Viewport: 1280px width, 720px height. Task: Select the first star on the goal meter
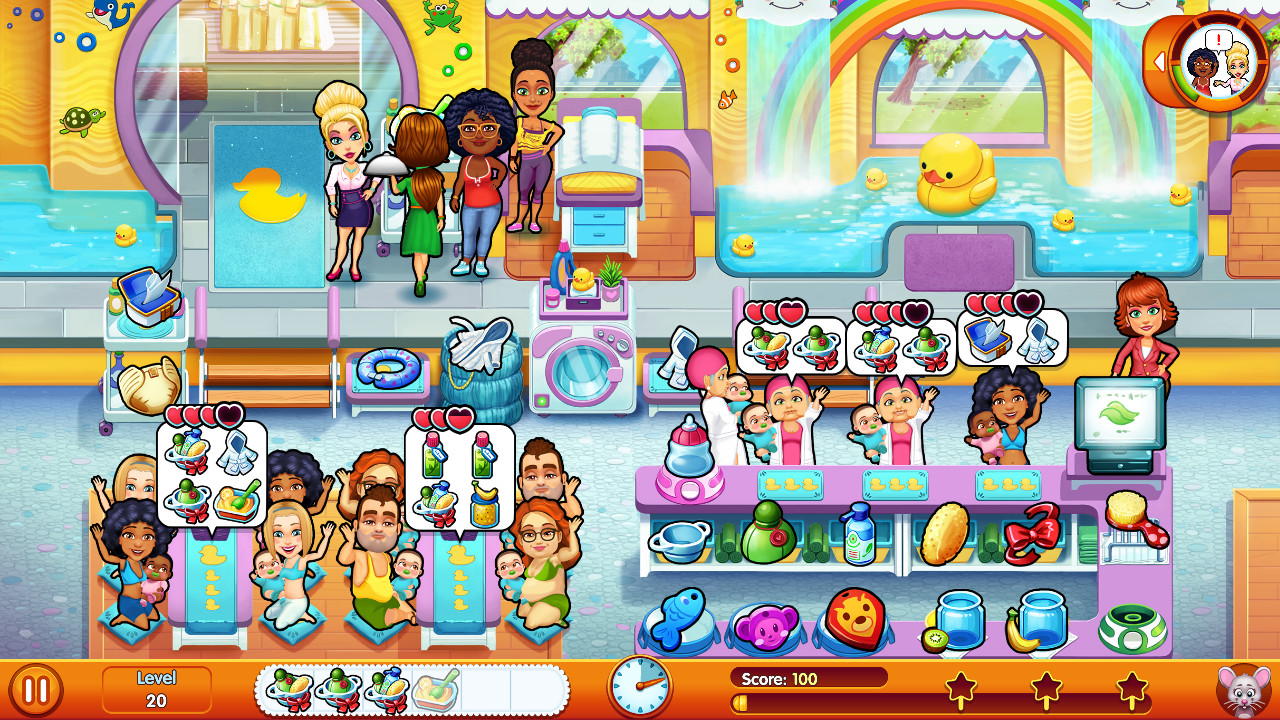(x=960, y=685)
